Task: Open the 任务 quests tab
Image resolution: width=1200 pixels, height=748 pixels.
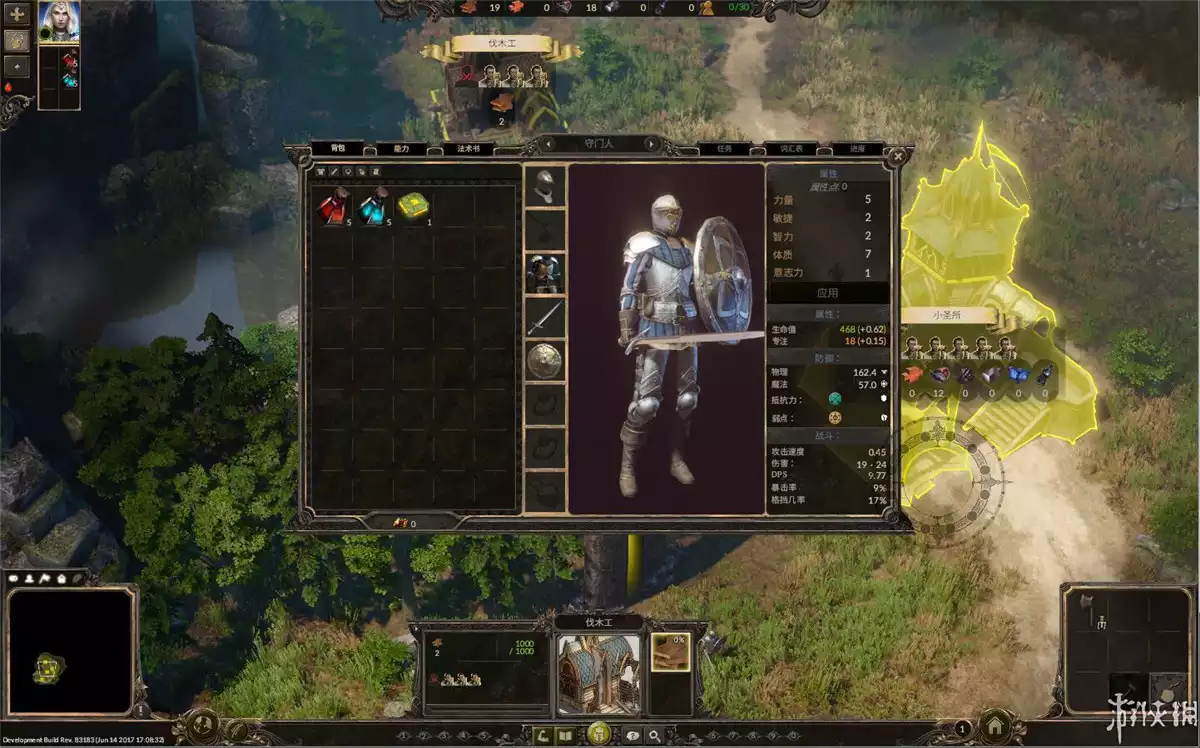Action: pyautogui.click(x=724, y=149)
